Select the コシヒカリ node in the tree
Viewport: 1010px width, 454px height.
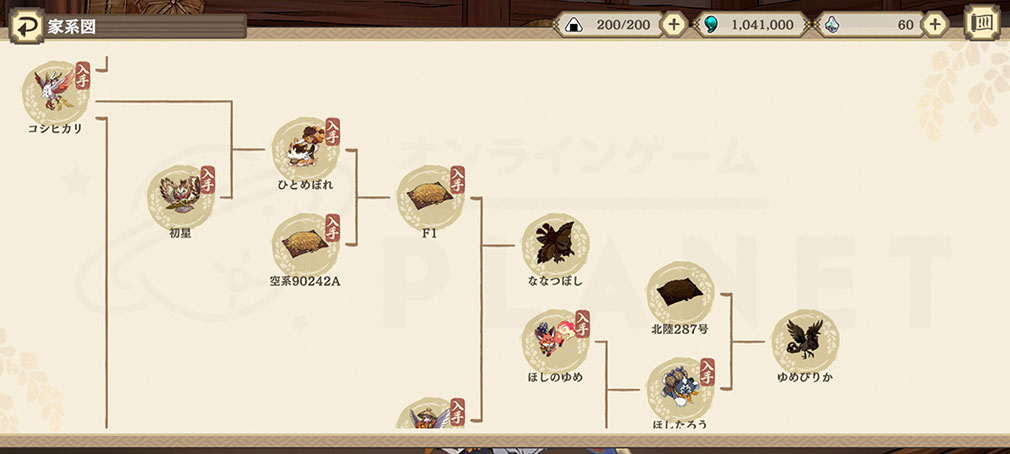(x=55, y=91)
